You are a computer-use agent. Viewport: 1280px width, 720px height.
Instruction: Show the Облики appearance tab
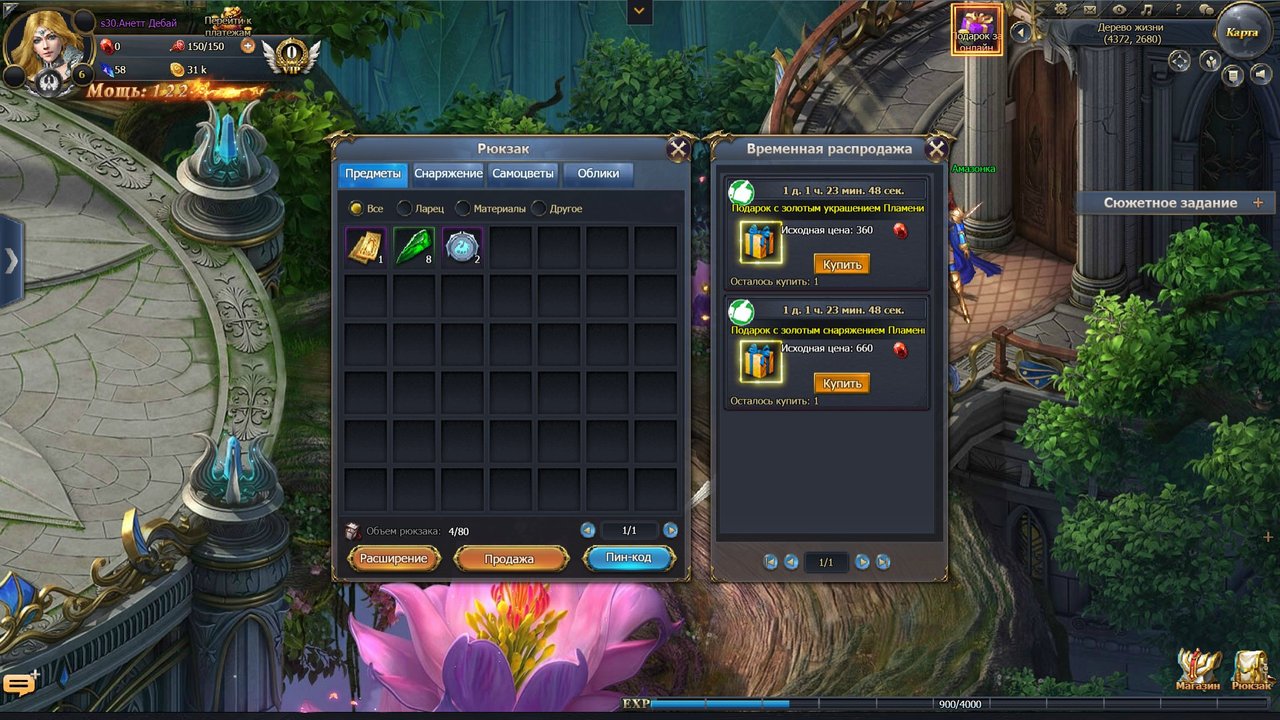(x=598, y=174)
